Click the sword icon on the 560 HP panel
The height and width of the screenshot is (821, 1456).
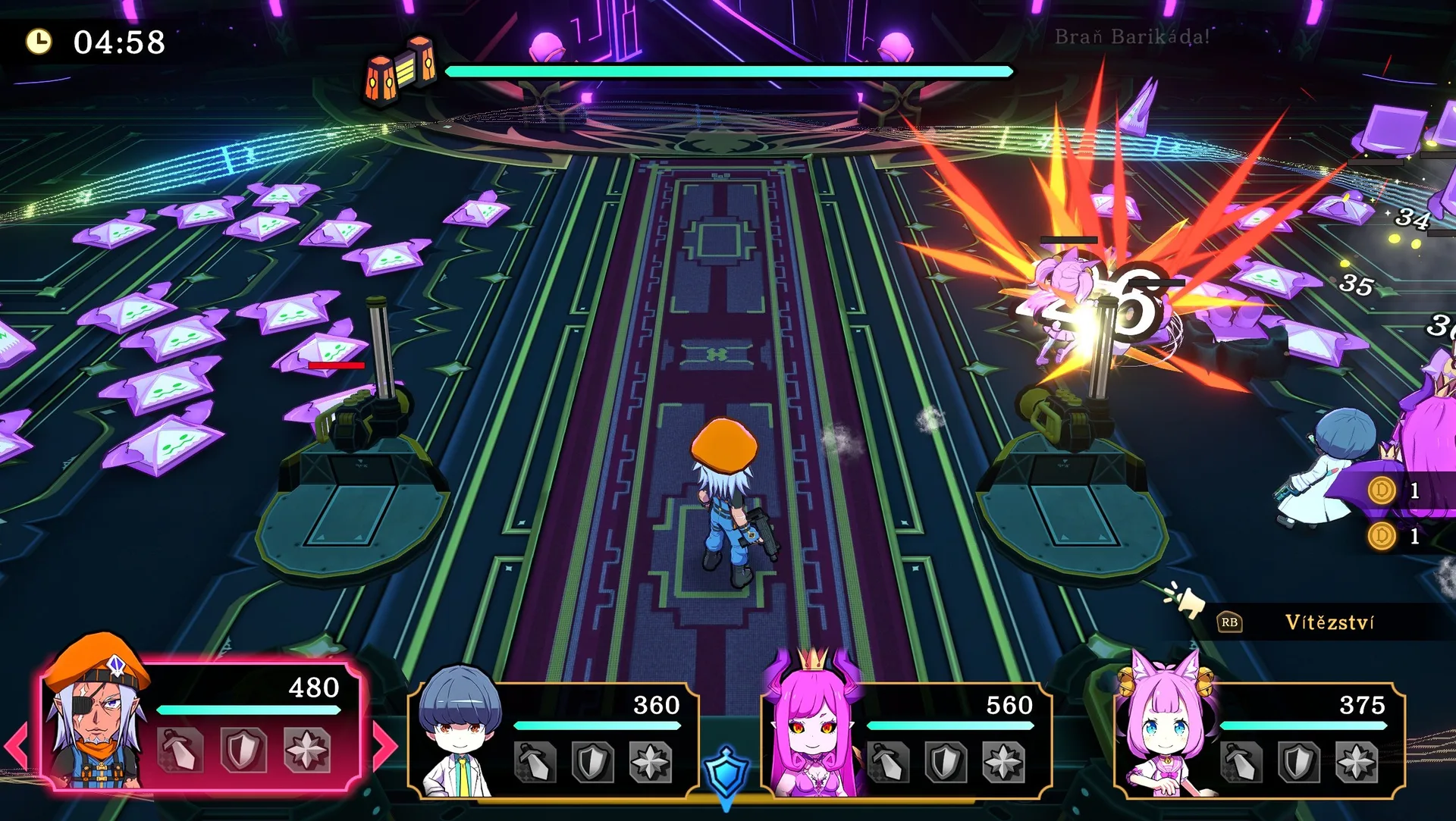pos(889,762)
